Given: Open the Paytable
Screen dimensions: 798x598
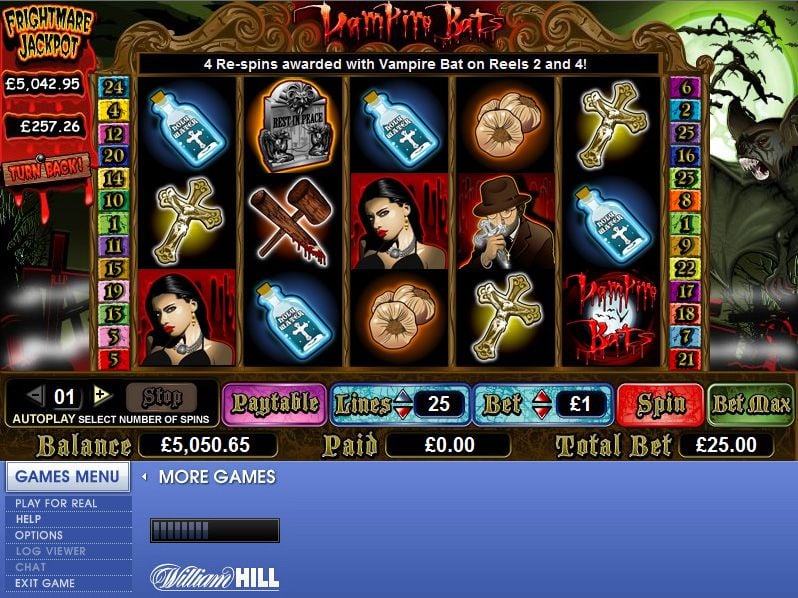Looking at the screenshot, I should tap(274, 403).
